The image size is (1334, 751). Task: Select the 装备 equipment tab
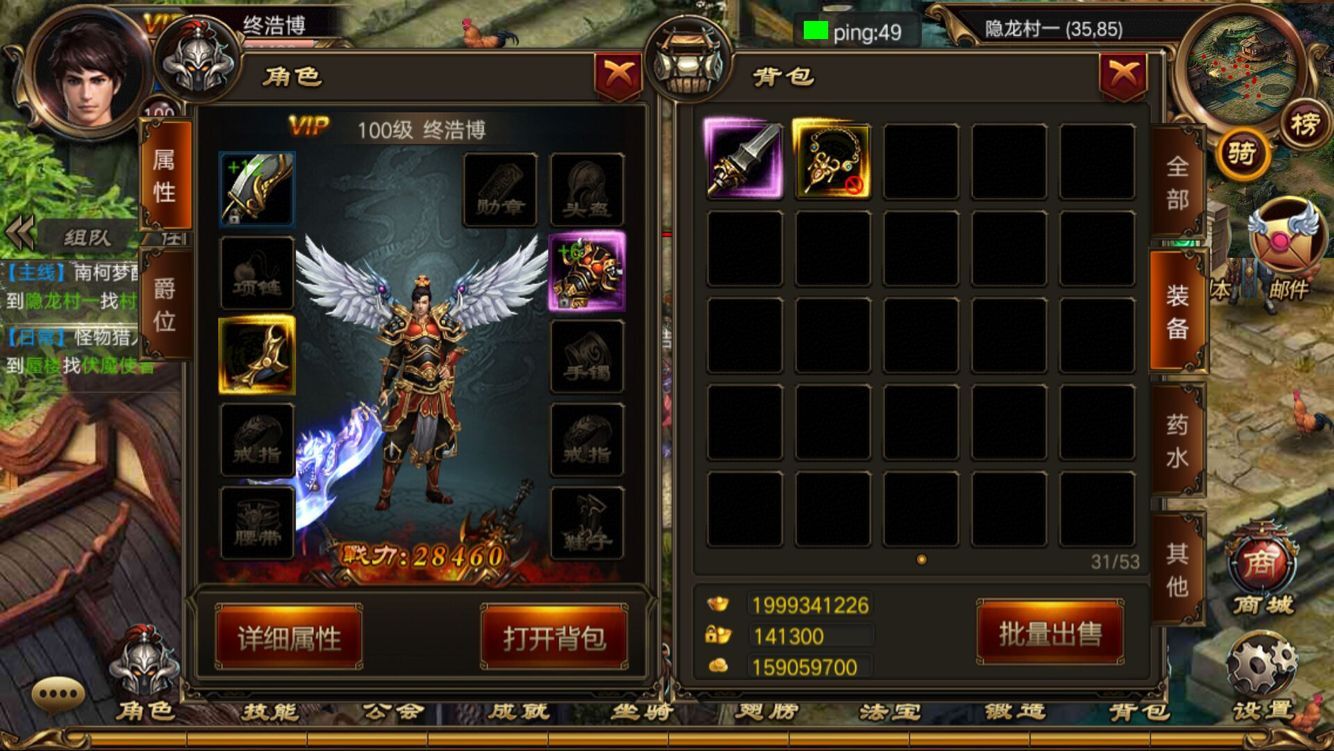click(x=1178, y=311)
